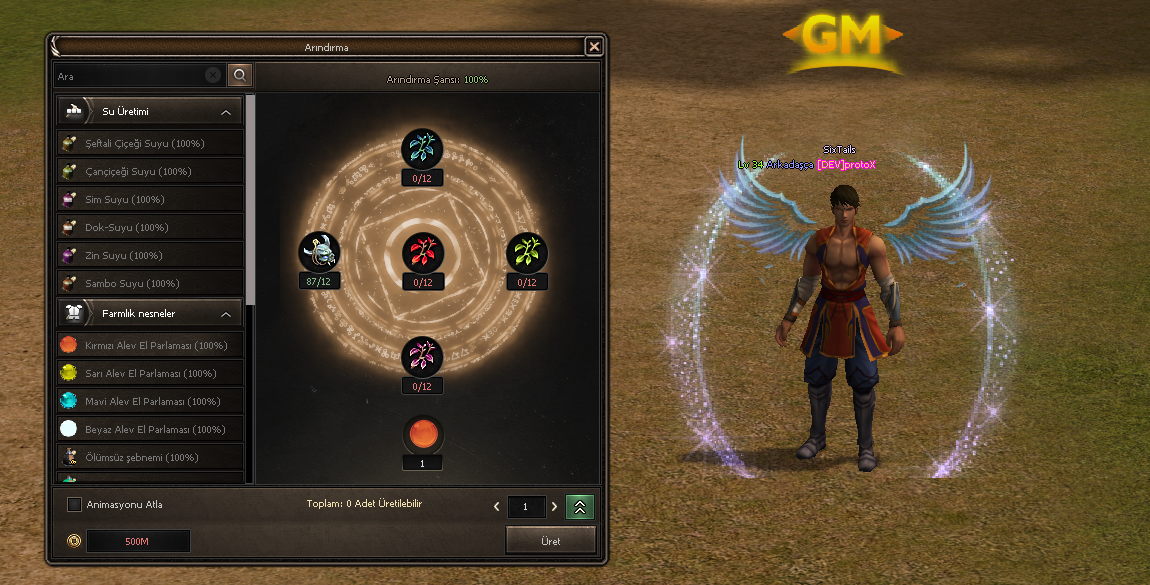Select Çançiçeği Suyu recipe
This screenshot has width=1150, height=585.
click(150, 172)
